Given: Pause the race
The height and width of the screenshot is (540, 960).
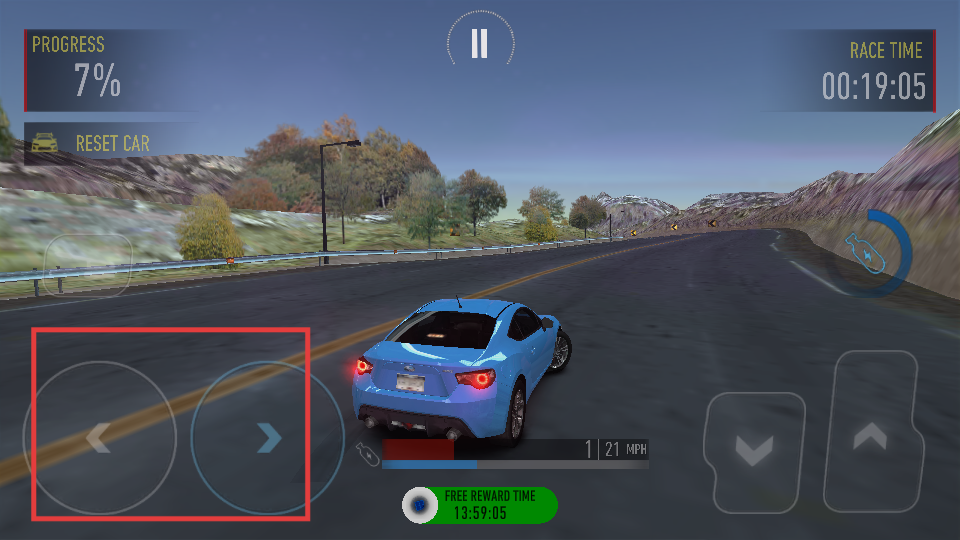Looking at the screenshot, I should tap(480, 44).
